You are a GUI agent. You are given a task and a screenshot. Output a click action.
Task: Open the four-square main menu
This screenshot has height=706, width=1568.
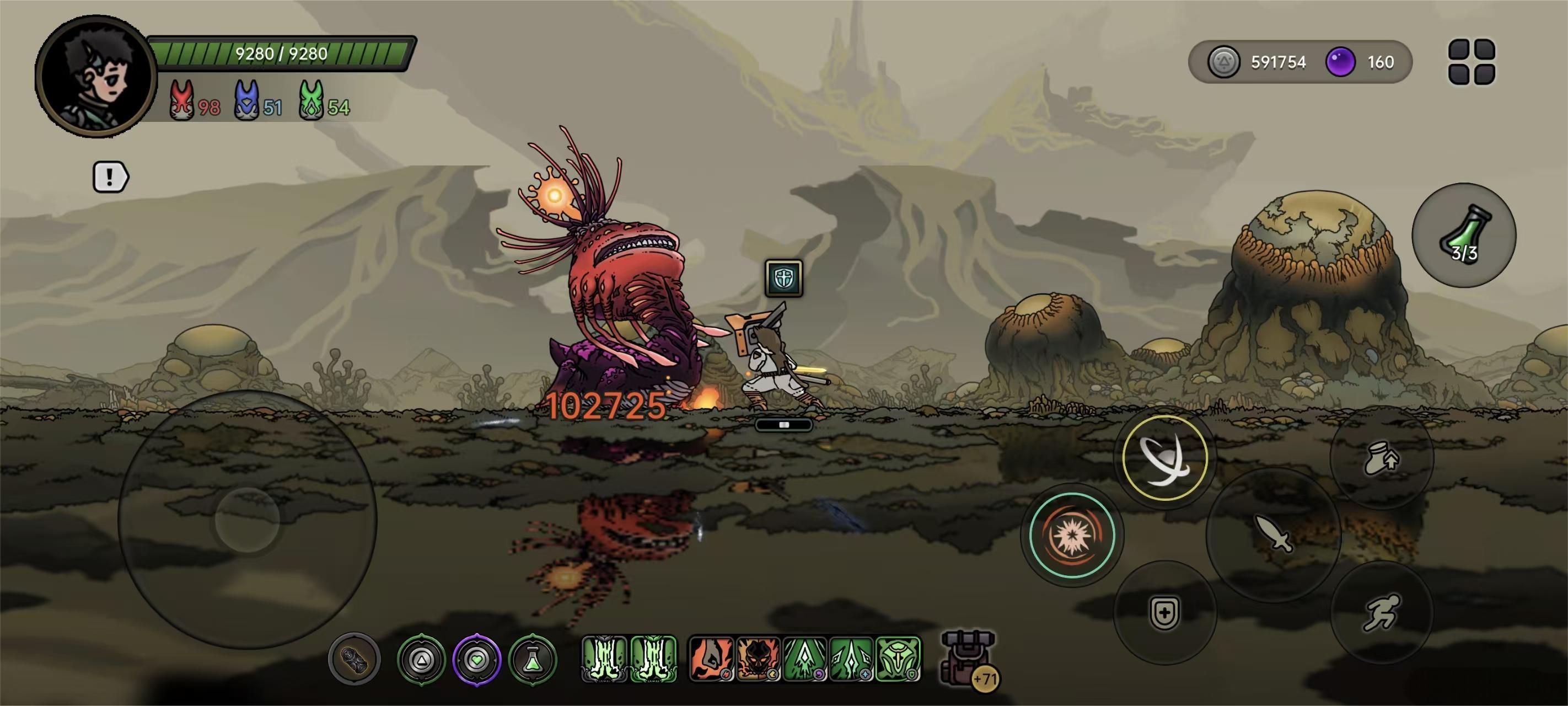pos(1471,62)
